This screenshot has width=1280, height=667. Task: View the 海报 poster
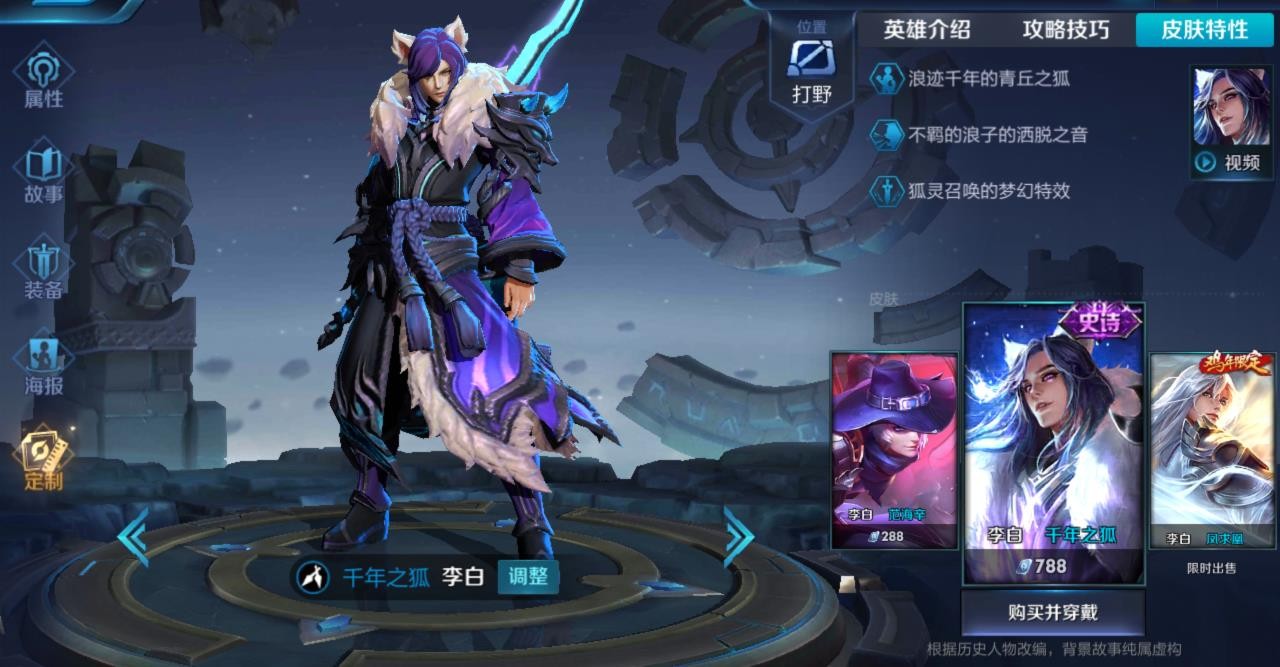pyautogui.click(x=43, y=365)
